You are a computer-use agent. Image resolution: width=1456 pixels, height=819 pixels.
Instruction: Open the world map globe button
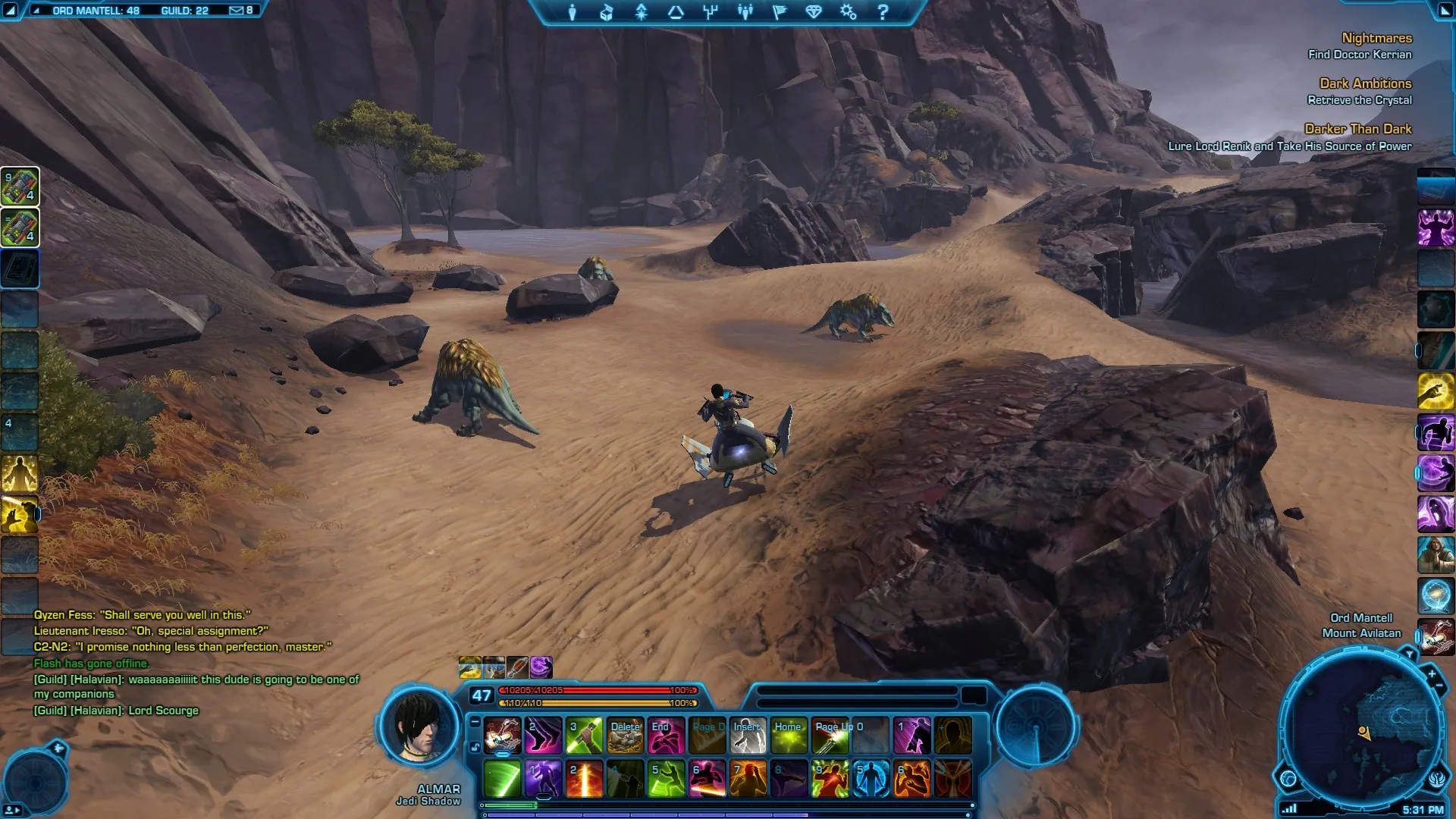[1288, 778]
